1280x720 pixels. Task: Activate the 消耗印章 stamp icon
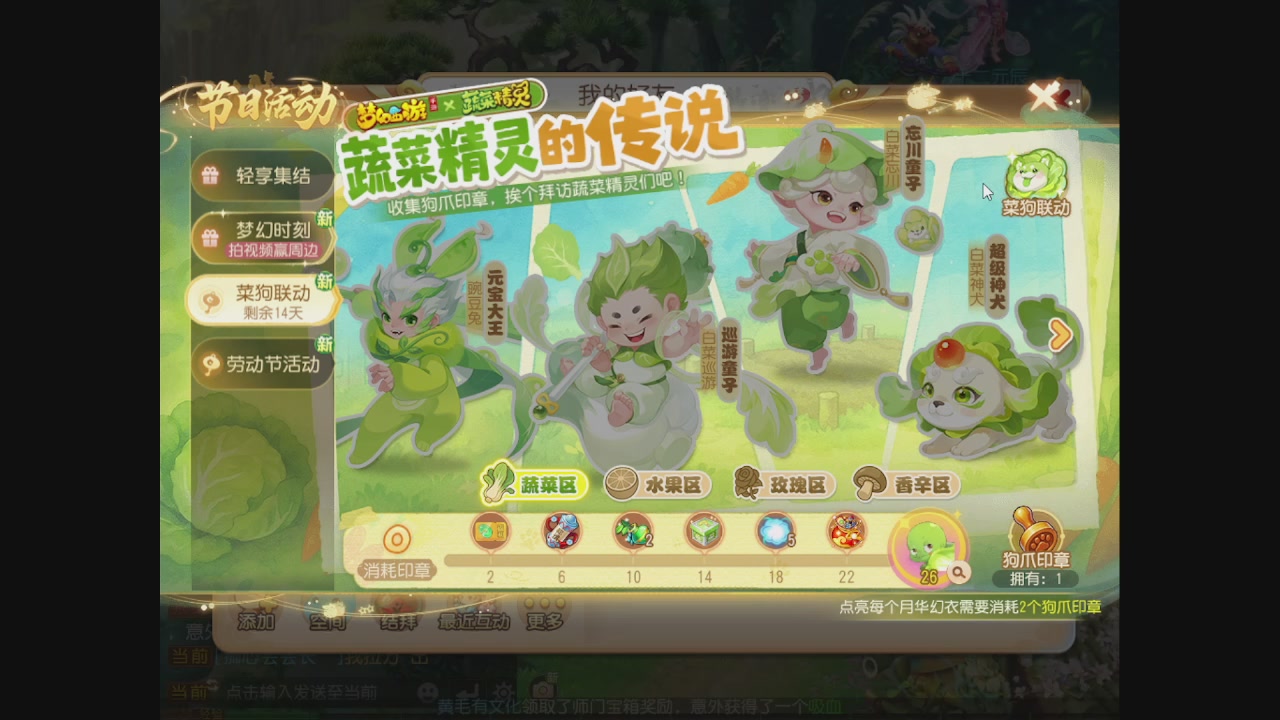397,537
